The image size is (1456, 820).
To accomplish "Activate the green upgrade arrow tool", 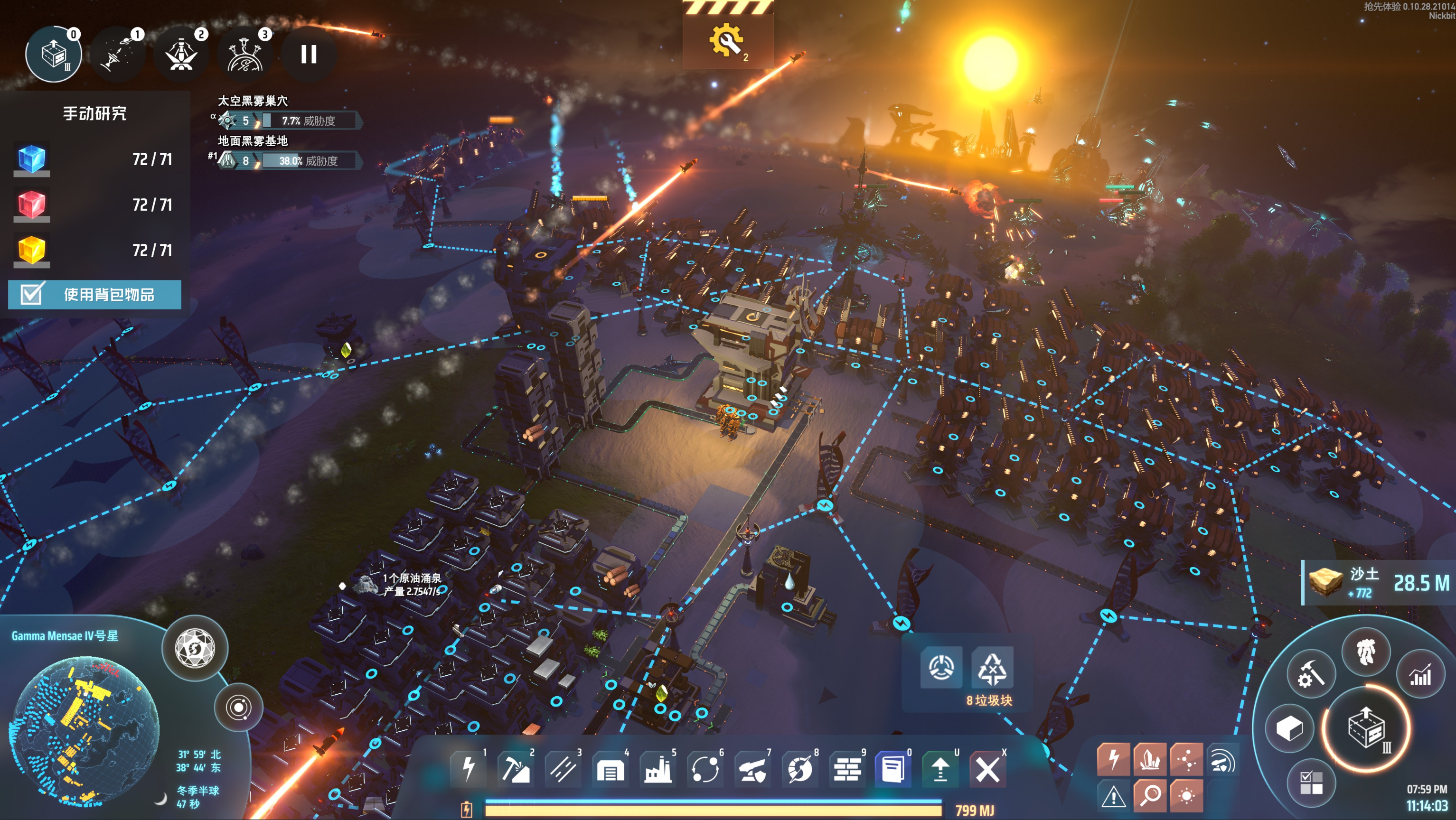I will pos(940,769).
